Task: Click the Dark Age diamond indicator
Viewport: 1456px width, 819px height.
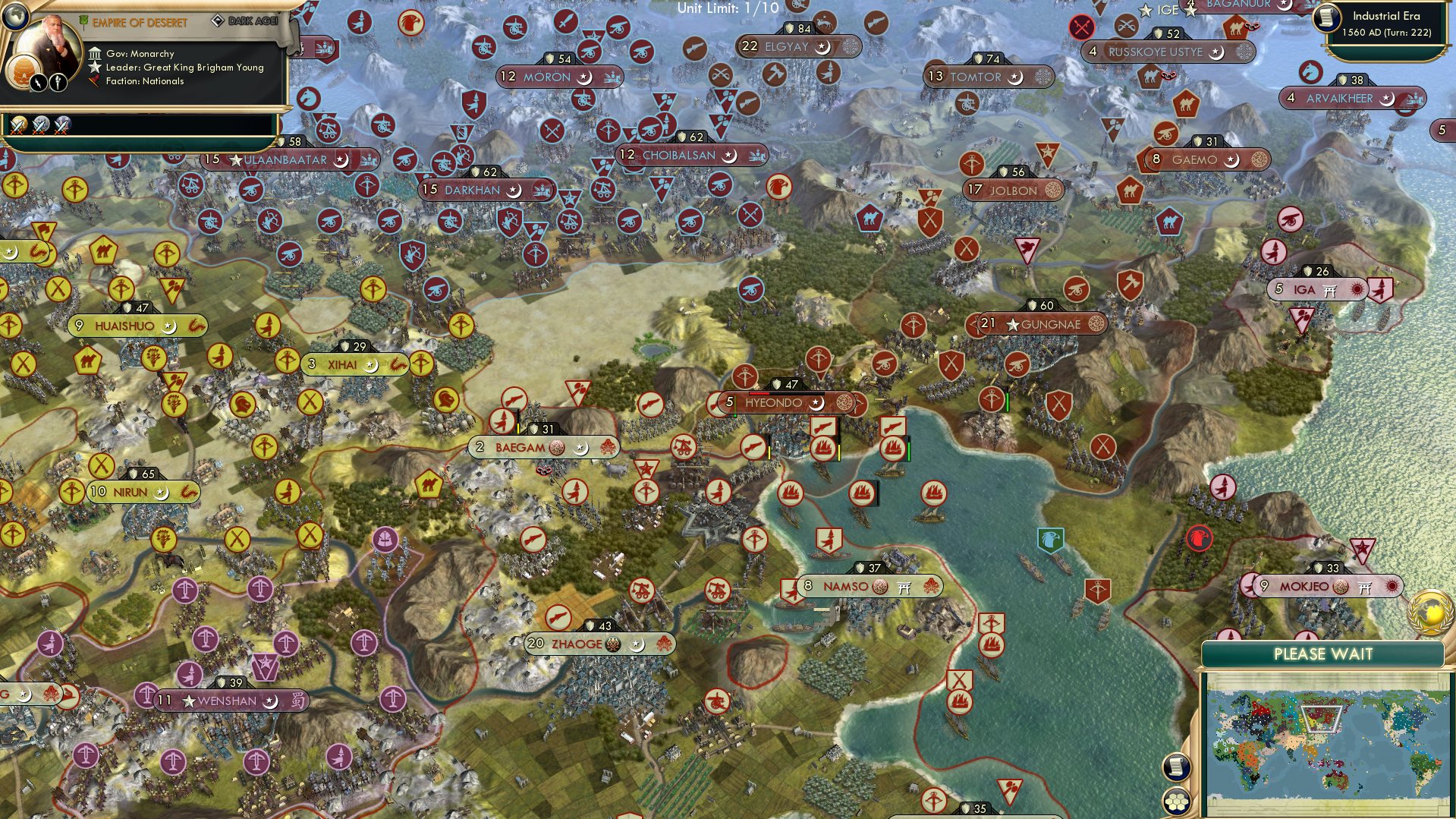Action: tap(219, 20)
